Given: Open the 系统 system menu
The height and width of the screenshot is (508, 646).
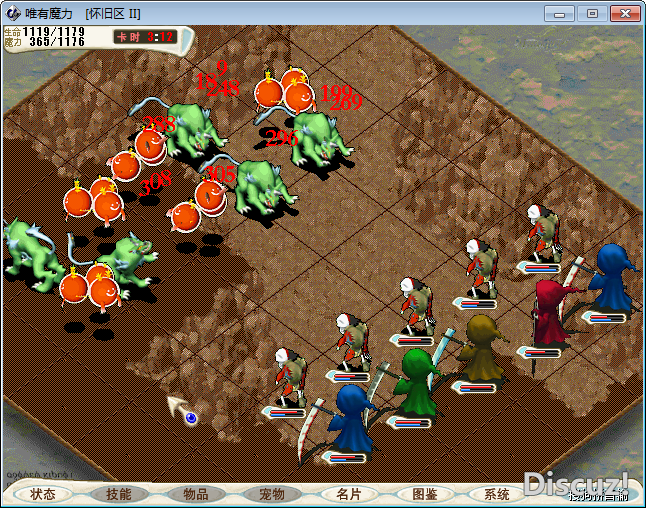Looking at the screenshot, I should tap(497, 494).
